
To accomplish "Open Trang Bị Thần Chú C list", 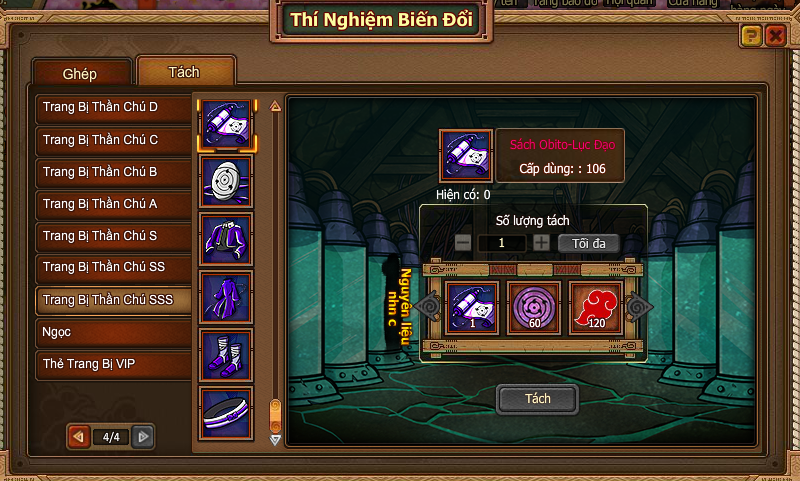I will (x=113, y=140).
